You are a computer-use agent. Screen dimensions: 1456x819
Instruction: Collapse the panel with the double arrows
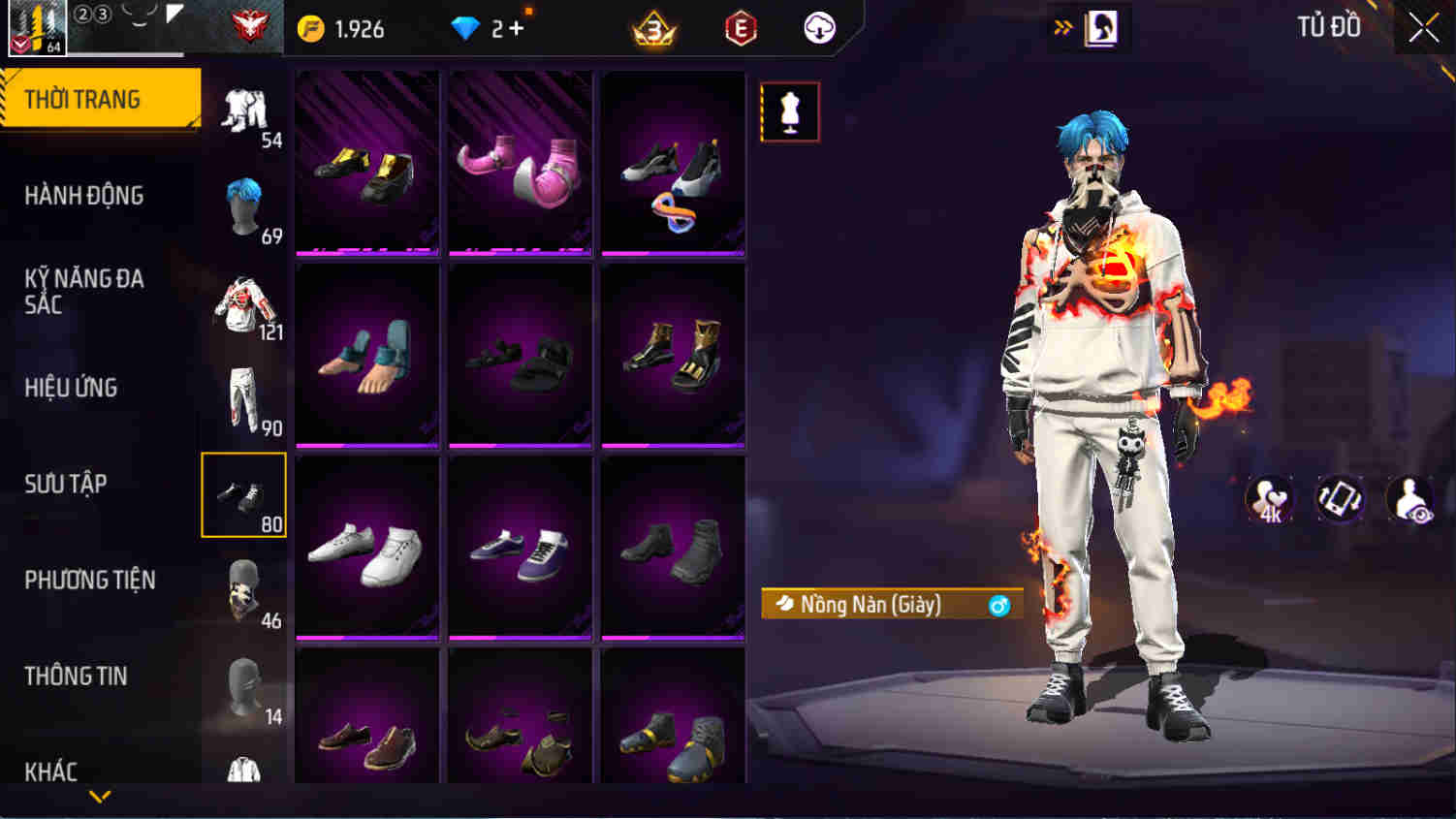(x=1063, y=28)
